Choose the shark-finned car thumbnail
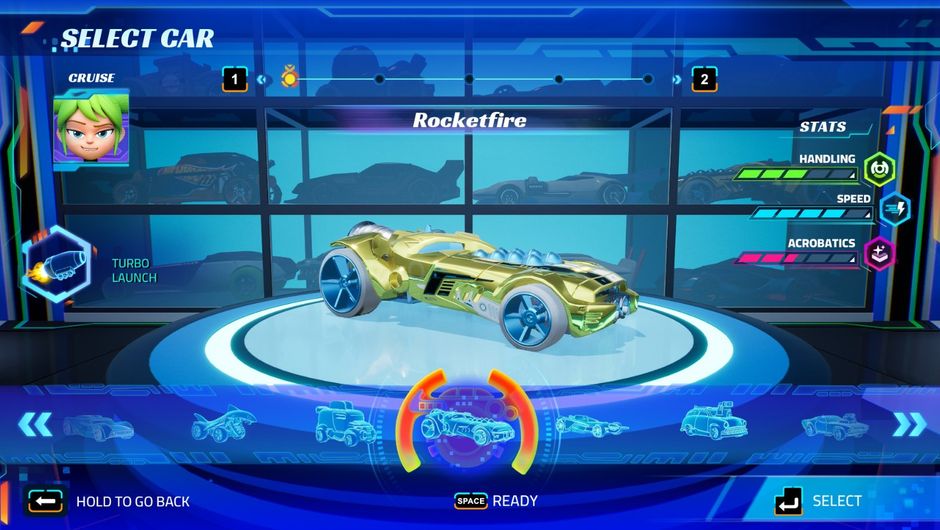This screenshot has width=940, height=530. click(225, 424)
